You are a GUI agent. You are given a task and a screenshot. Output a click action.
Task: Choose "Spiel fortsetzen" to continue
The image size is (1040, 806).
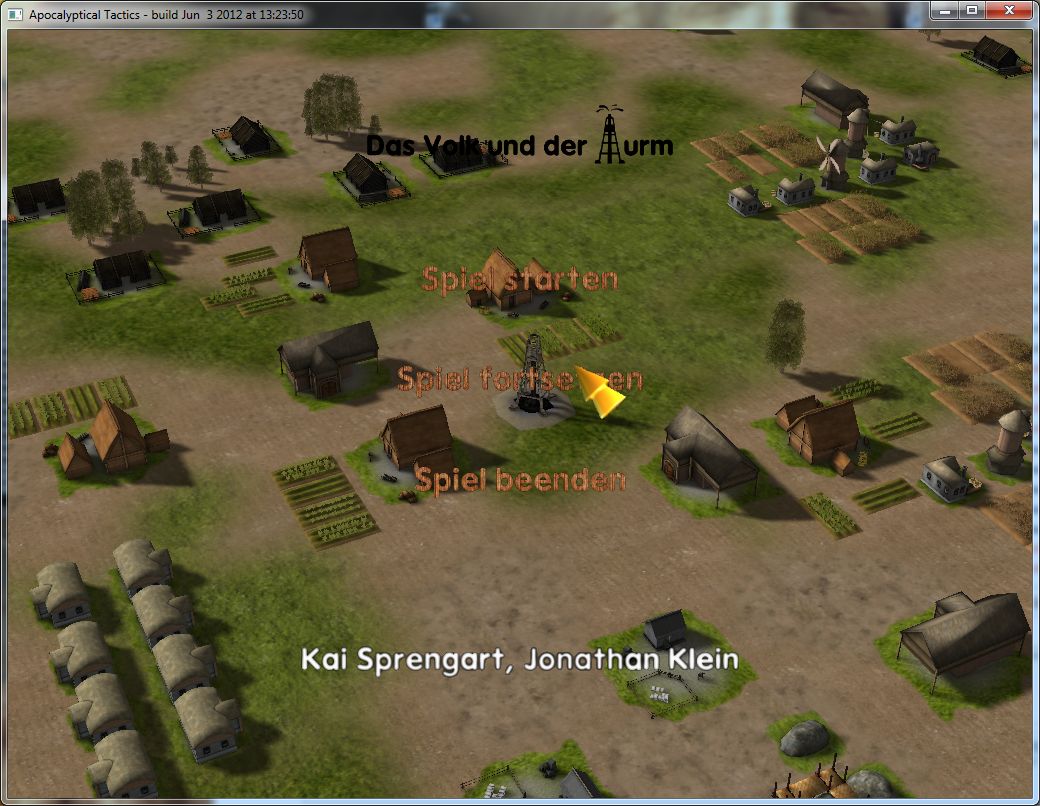[519, 380]
